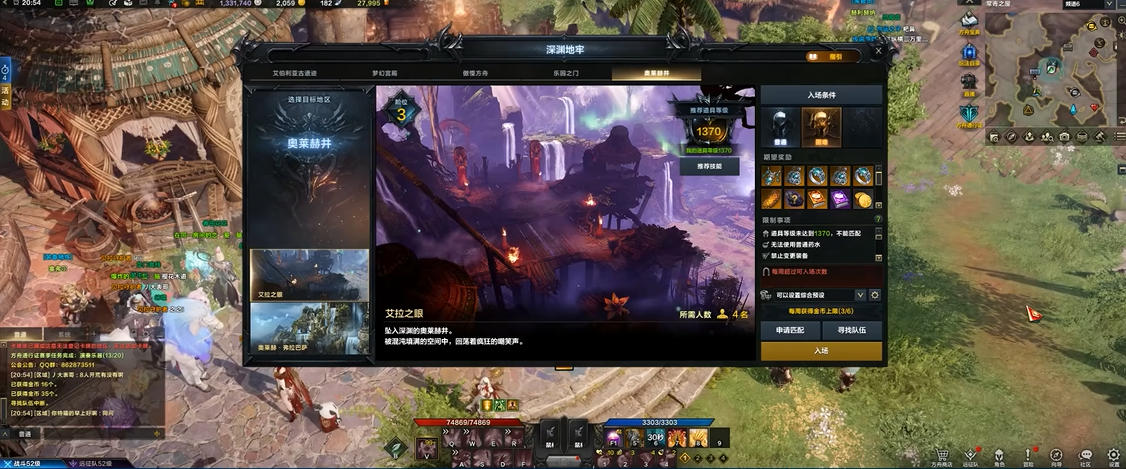Close the 深渊地牢 dungeon window
This screenshot has width=1126, height=469.
(x=878, y=50)
